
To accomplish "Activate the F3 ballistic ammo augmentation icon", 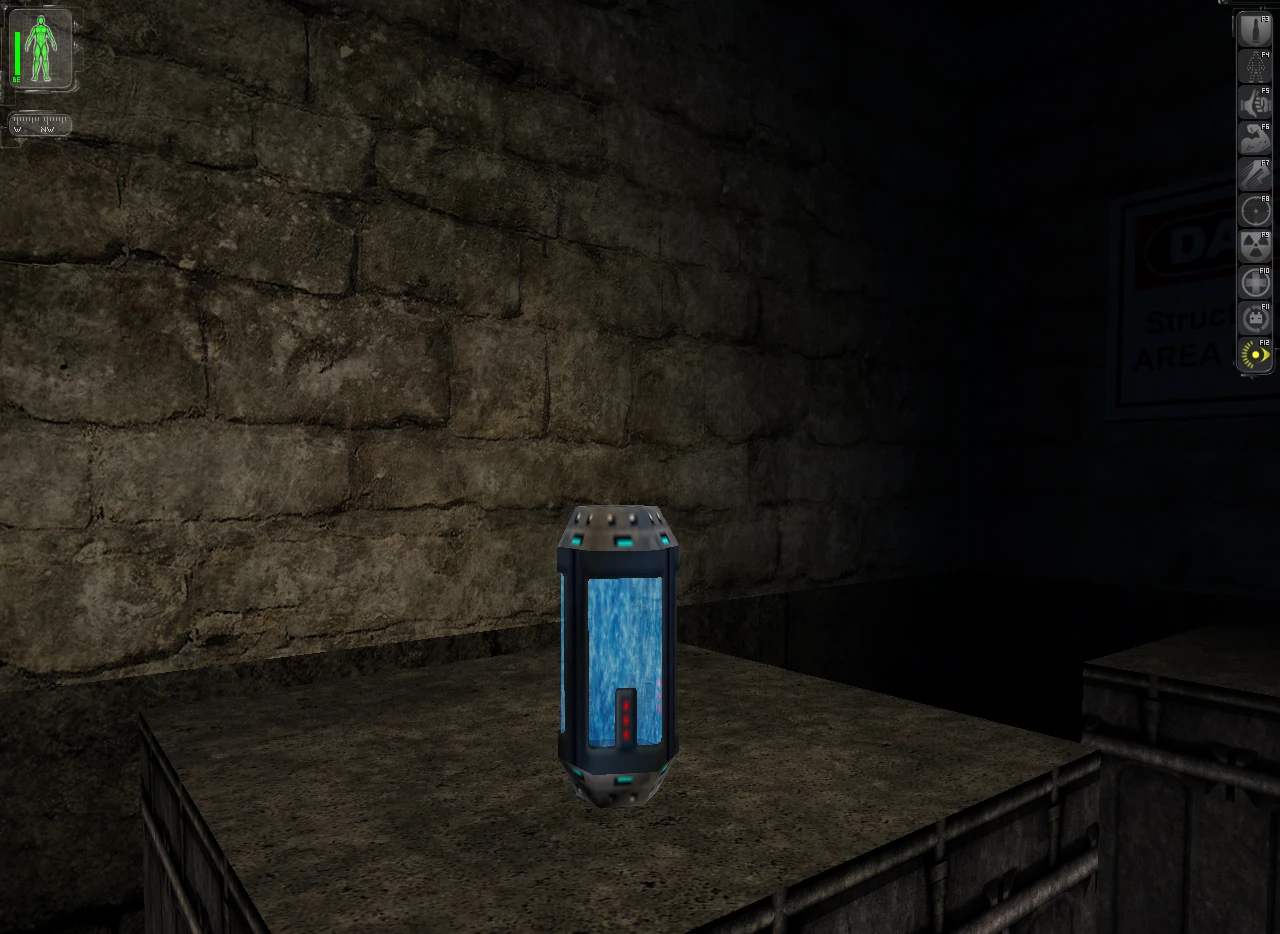I will pos(1255,28).
